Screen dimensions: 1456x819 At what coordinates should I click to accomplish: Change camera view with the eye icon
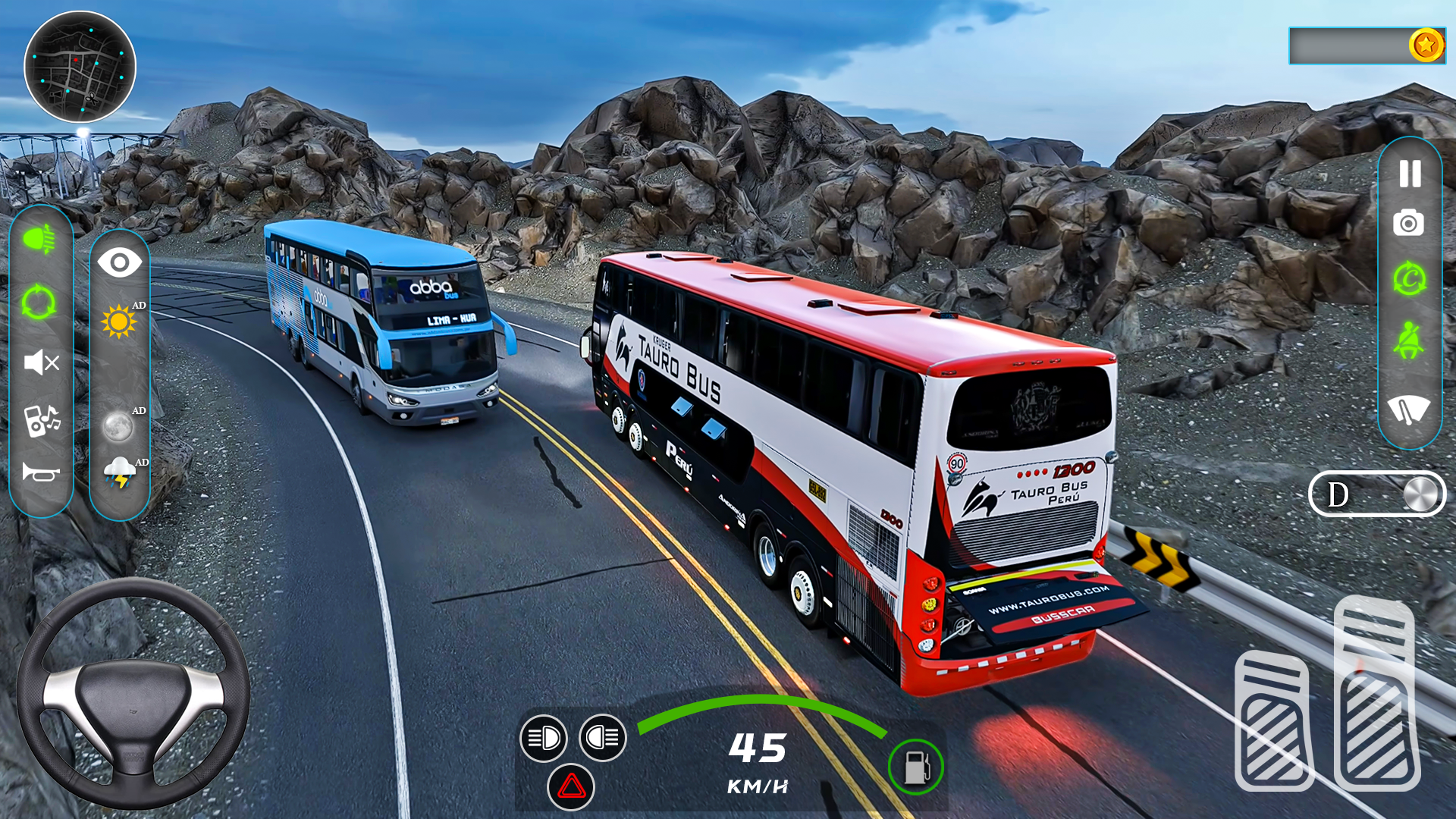point(120,262)
